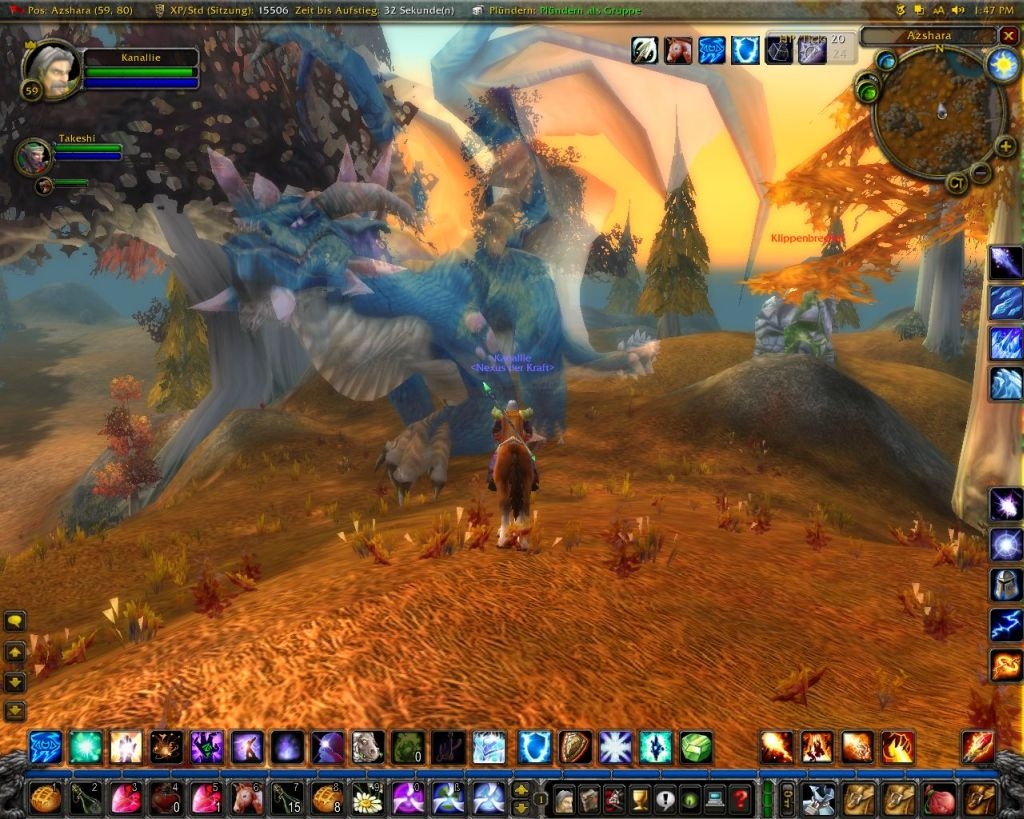Eat the bread in action slot 1

click(x=46, y=798)
